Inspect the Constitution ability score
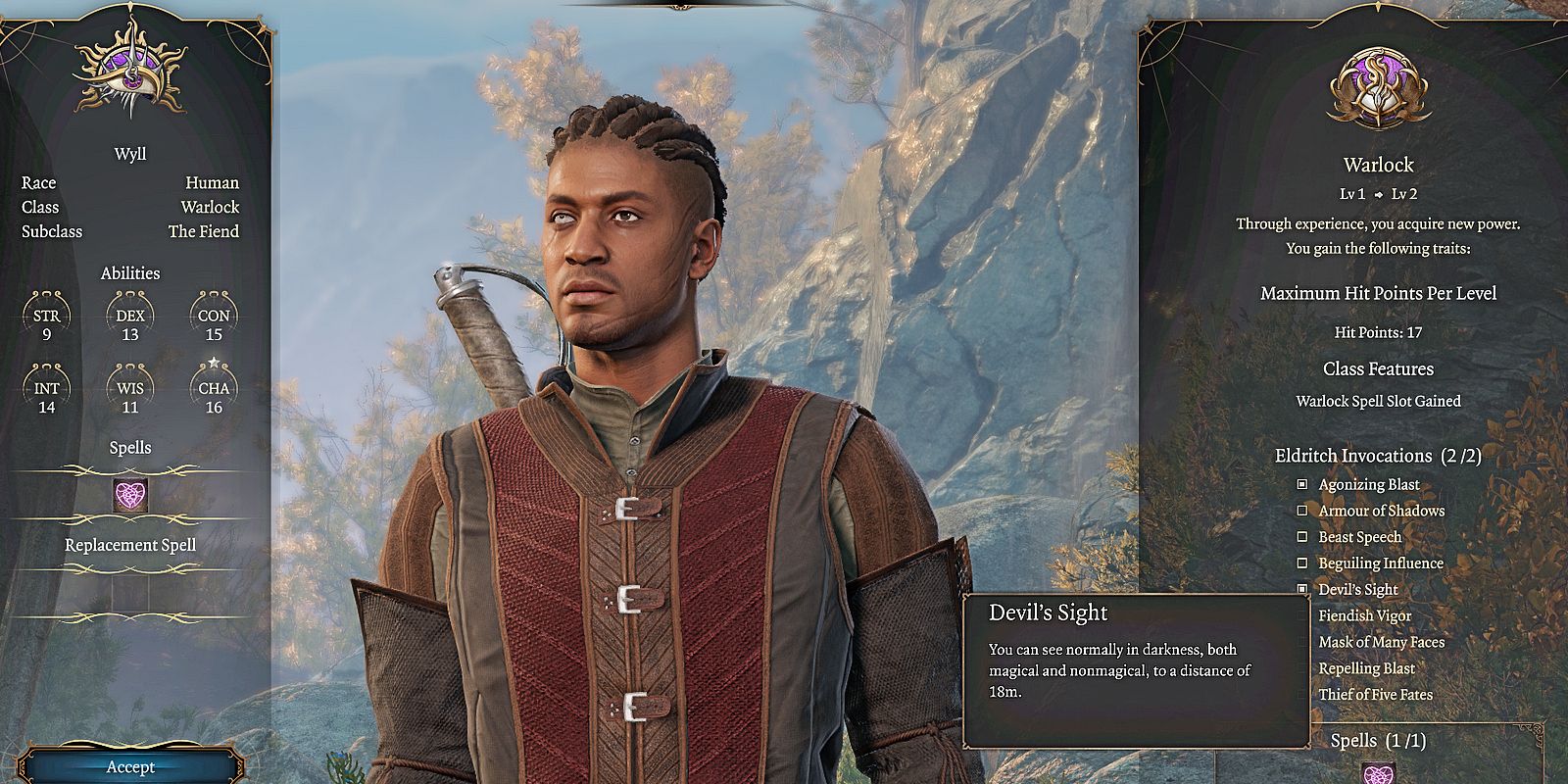Viewport: 1568px width, 784px height. [x=214, y=323]
